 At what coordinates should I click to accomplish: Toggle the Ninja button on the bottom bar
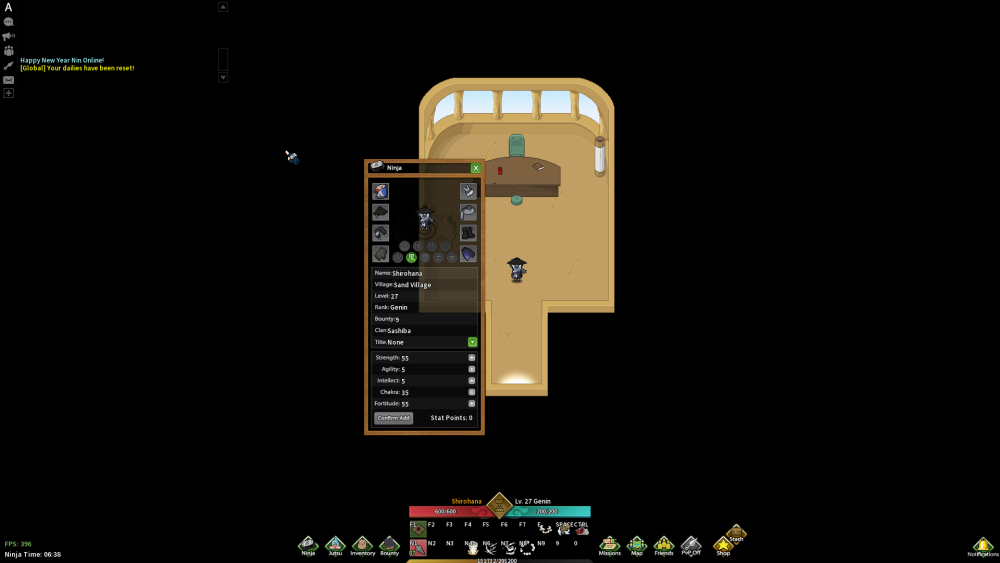pyautogui.click(x=308, y=545)
